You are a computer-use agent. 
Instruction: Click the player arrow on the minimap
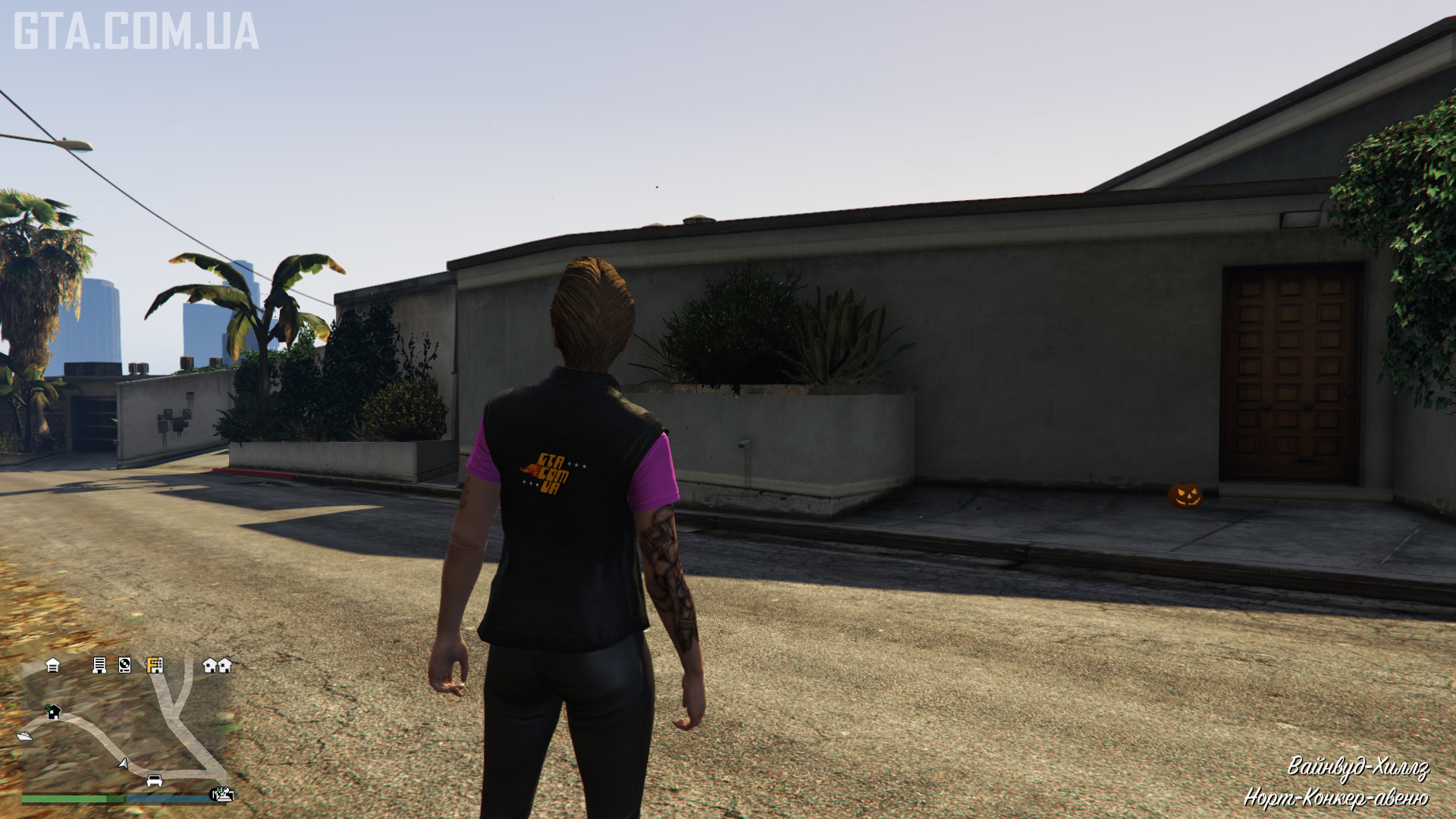124,763
